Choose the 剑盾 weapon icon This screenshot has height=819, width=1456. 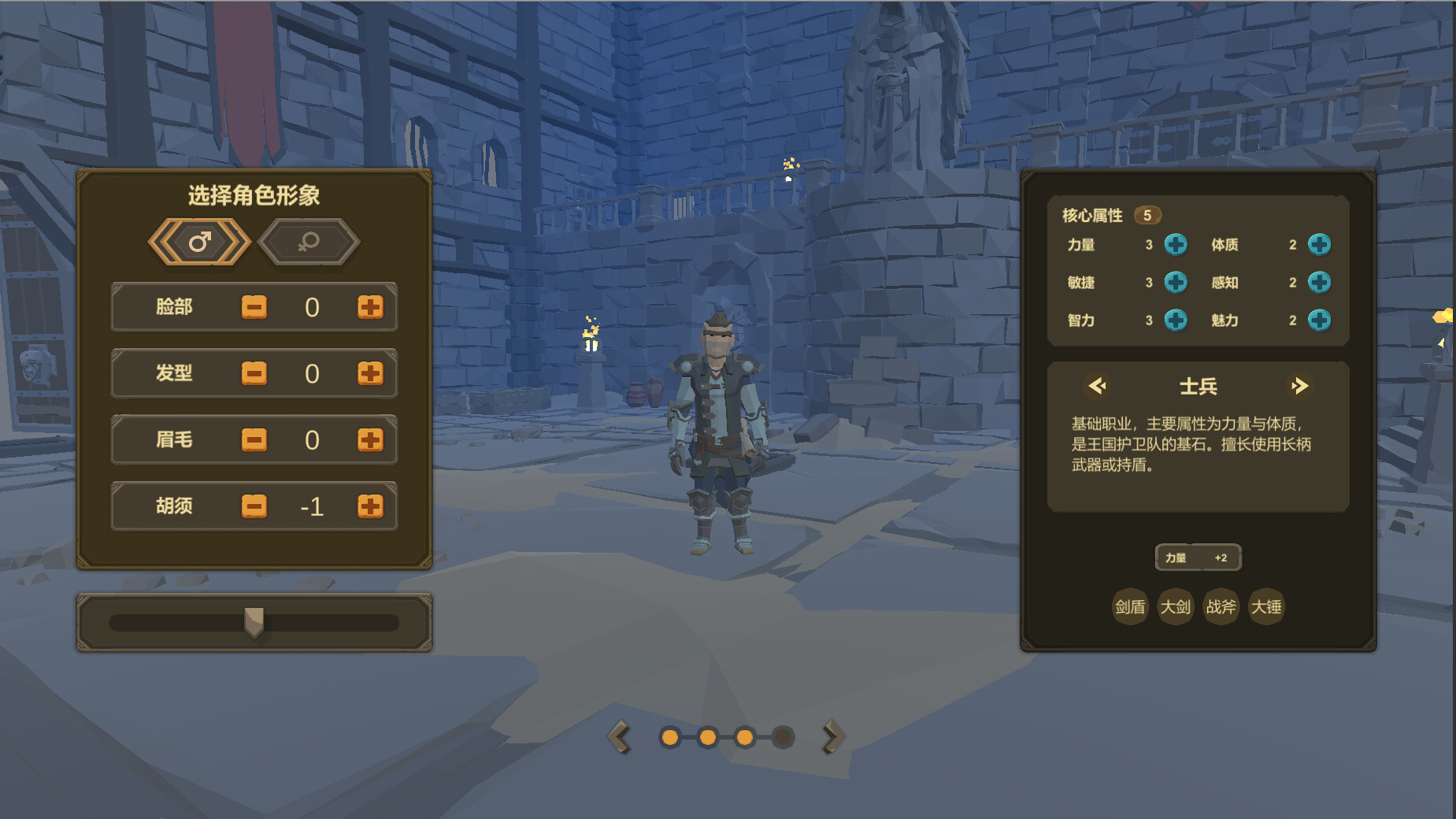click(x=1130, y=606)
